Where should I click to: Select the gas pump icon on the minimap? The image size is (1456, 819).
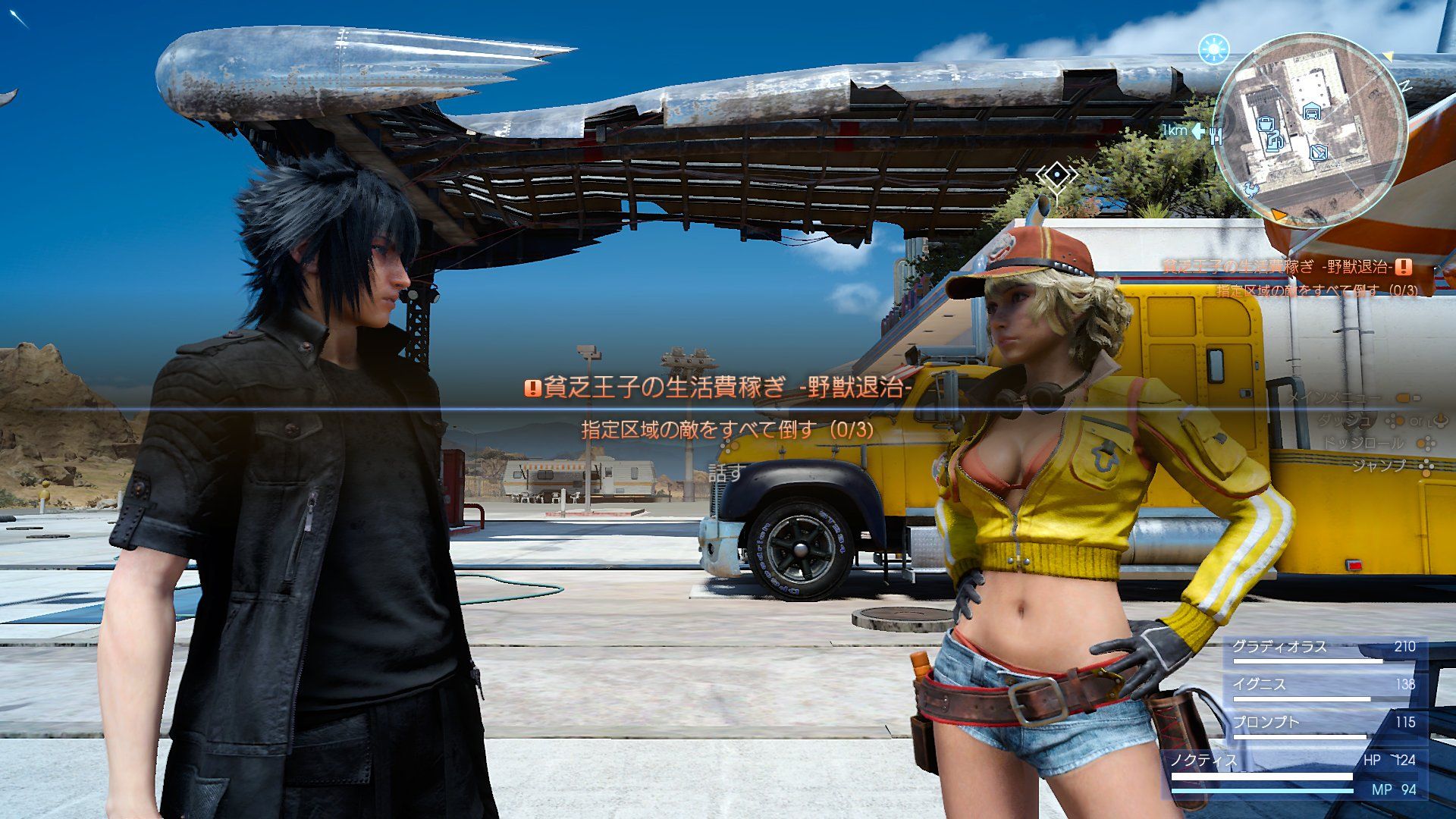click(1276, 140)
